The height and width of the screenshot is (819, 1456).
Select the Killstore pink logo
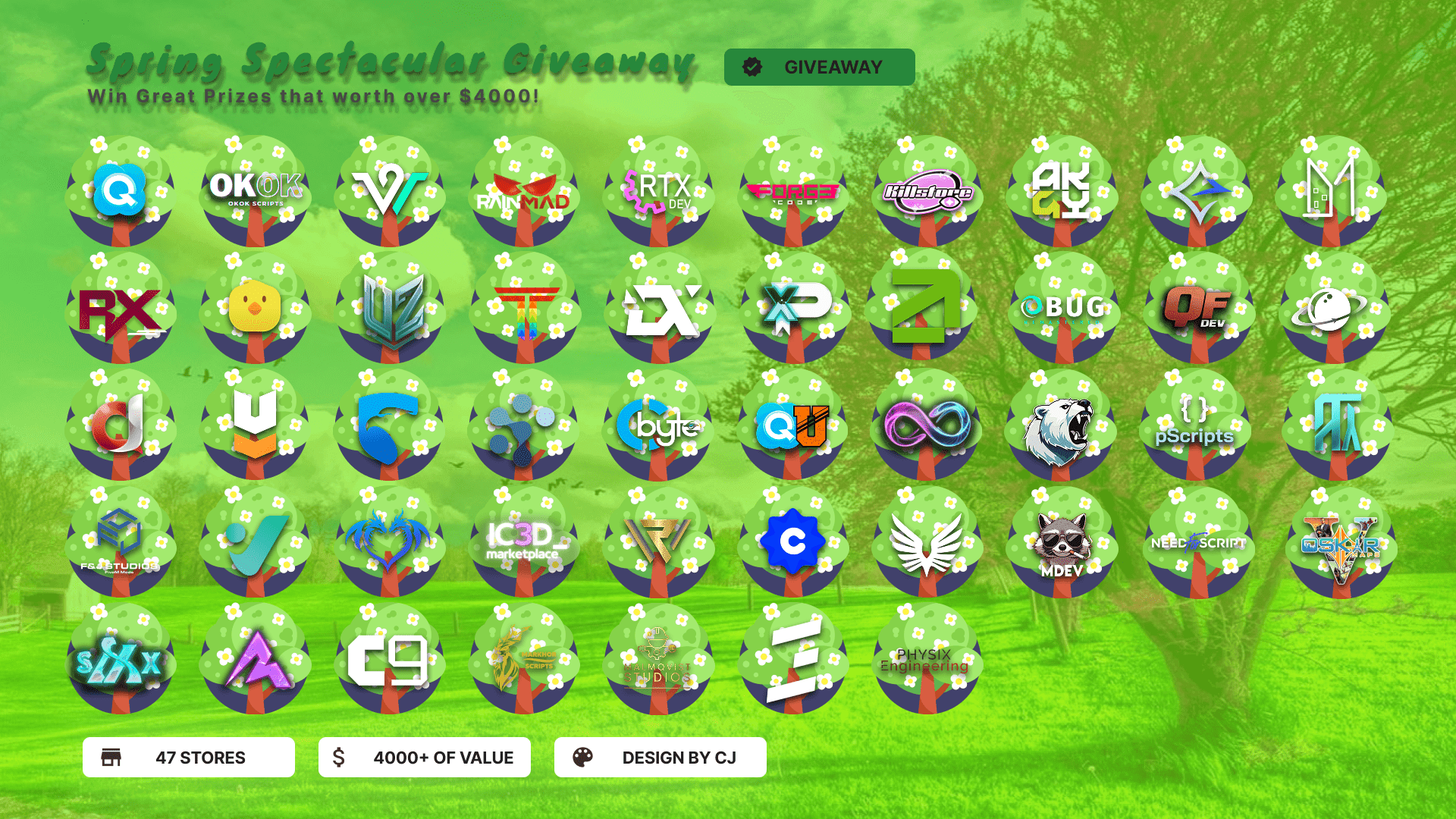pyautogui.click(x=927, y=191)
